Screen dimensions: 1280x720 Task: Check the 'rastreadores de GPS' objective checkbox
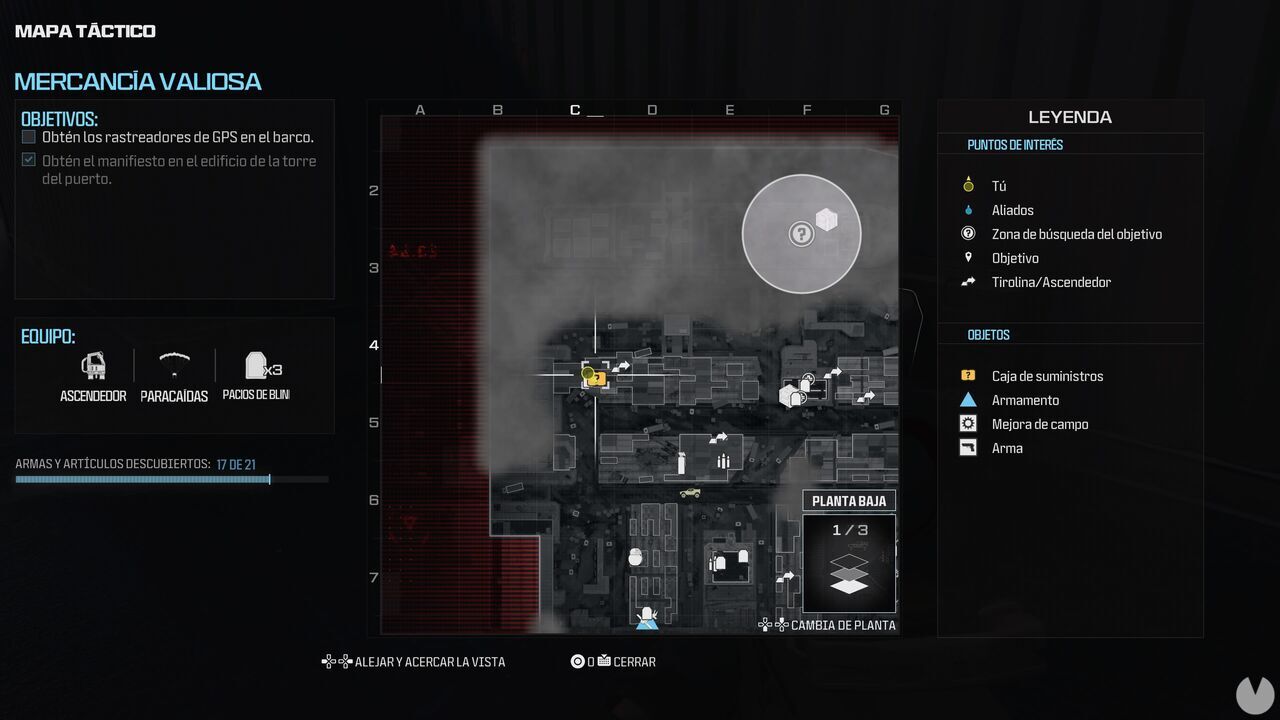pyautogui.click(x=28, y=137)
